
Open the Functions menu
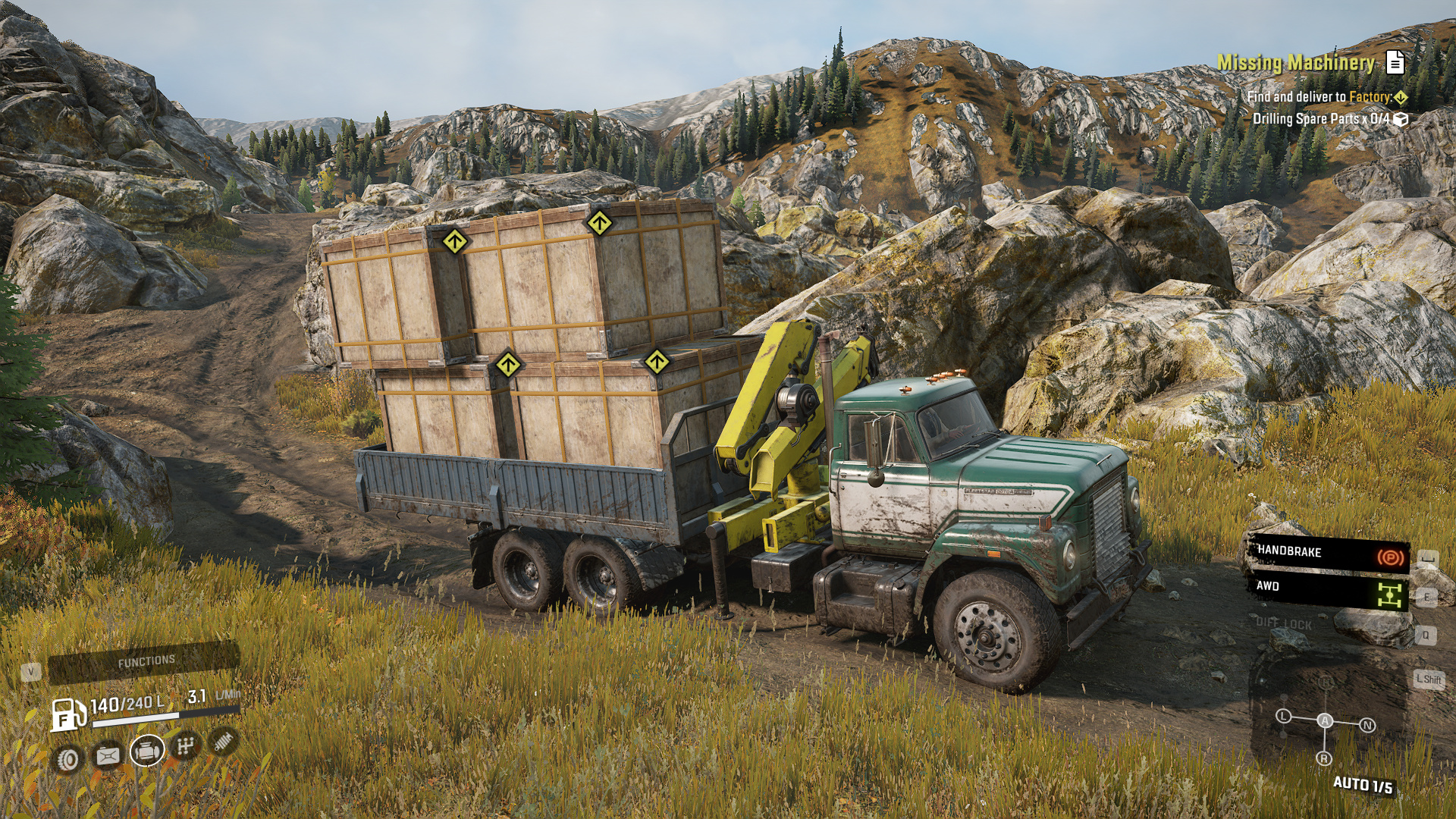pyautogui.click(x=145, y=662)
